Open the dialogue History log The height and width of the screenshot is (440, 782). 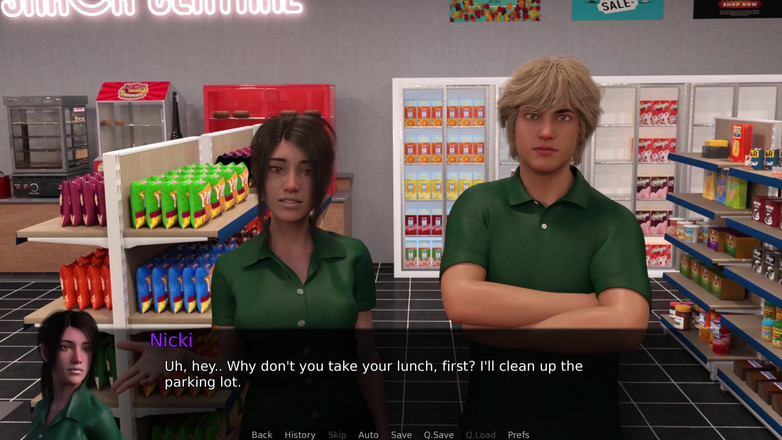(300, 435)
